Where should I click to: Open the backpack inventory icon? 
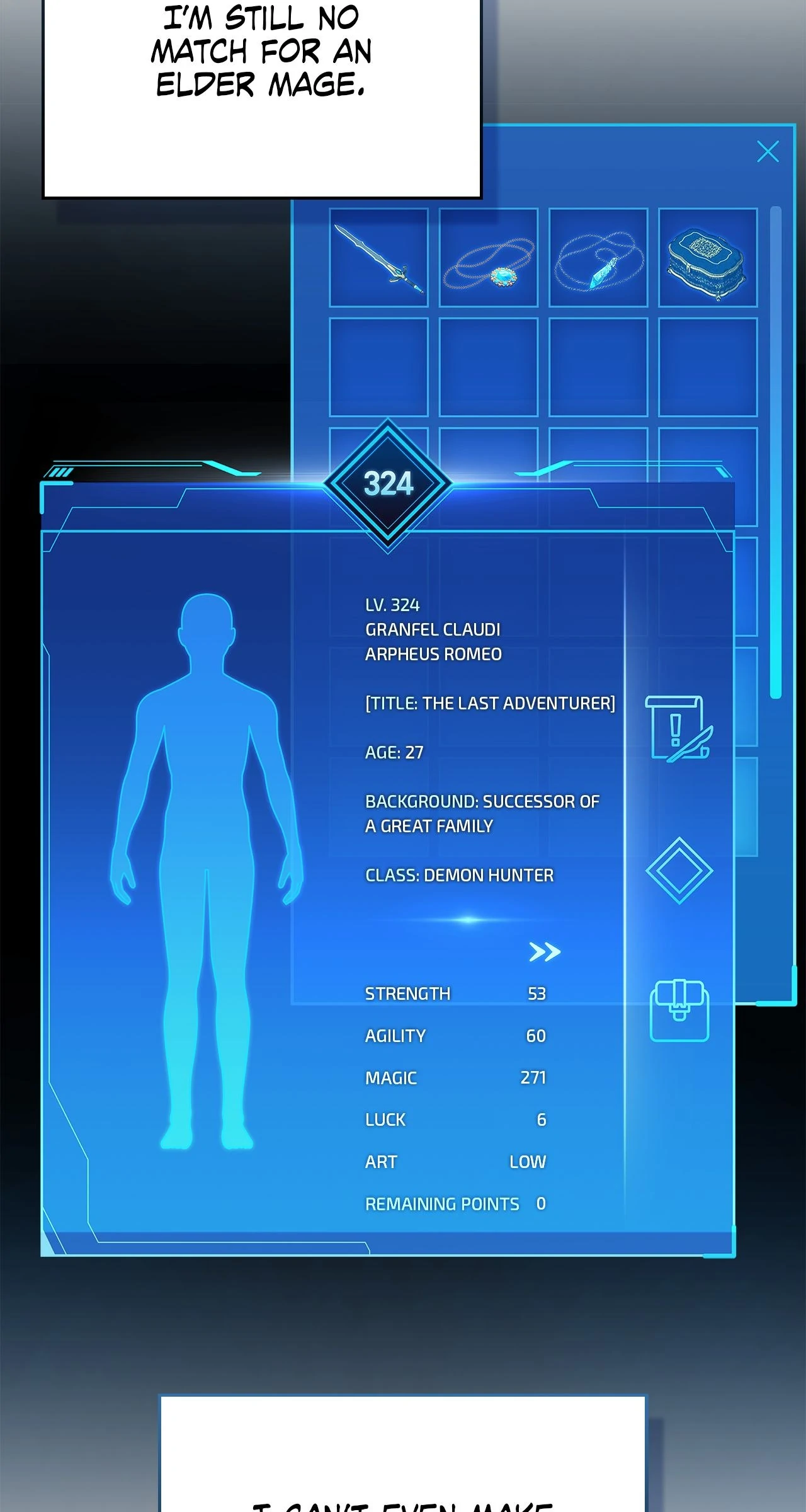point(679,1011)
